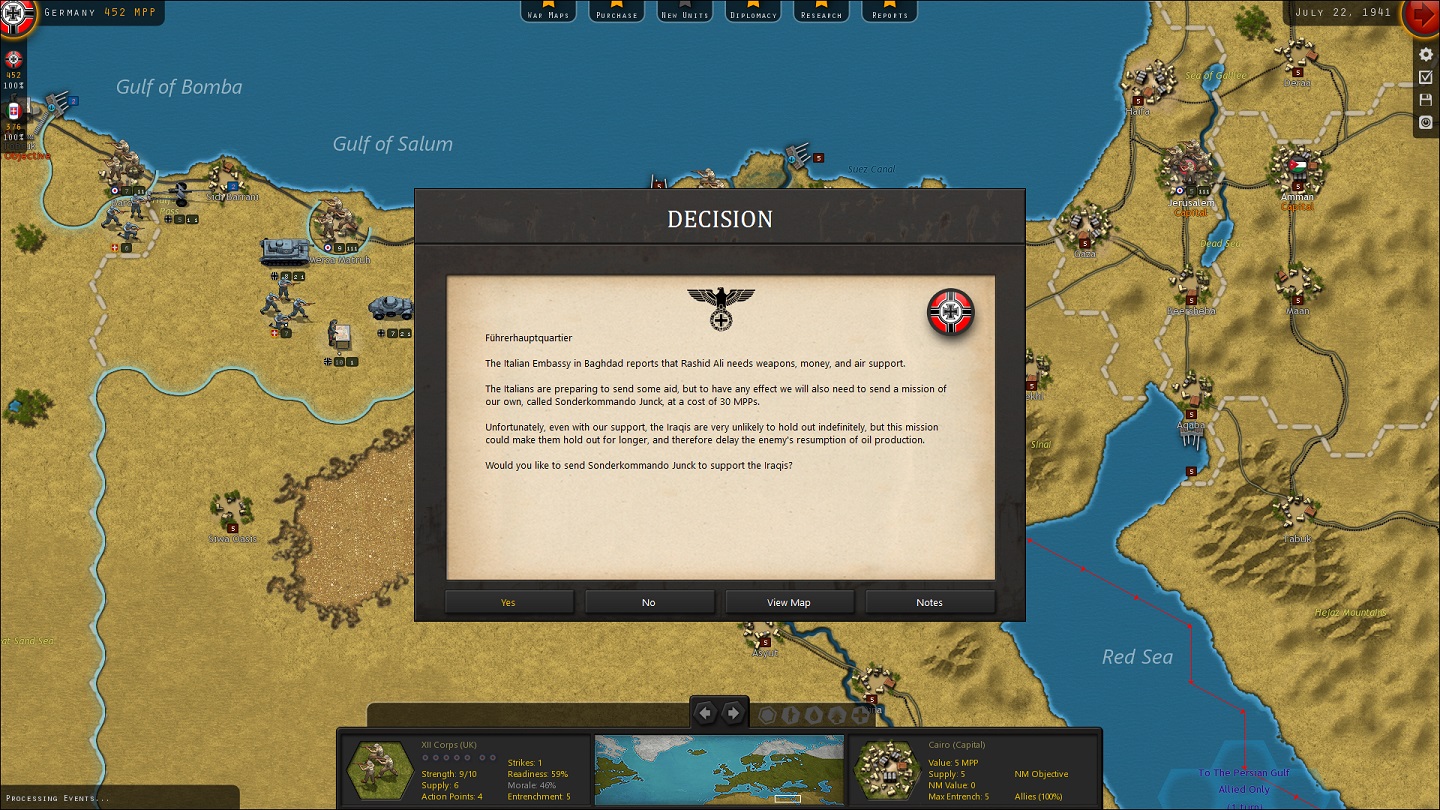Screen dimensions: 1440x810
Task: End the turn with the red arrow
Action: click(x=1420, y=16)
